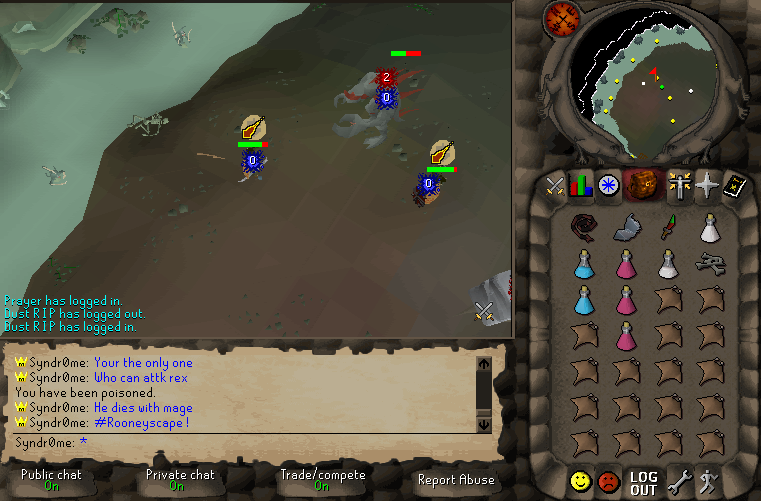
Task: Switch to the magic spellbook tab
Action: (736, 185)
